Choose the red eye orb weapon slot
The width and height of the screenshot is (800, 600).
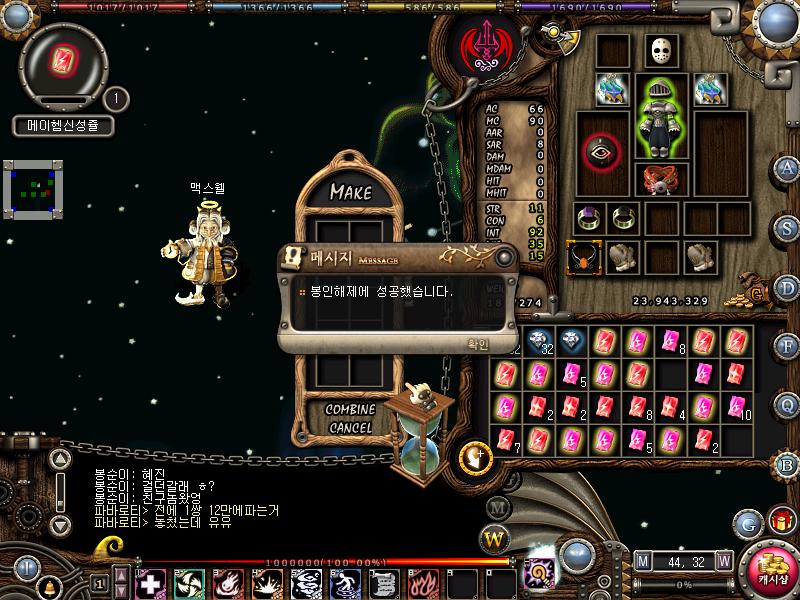602,152
